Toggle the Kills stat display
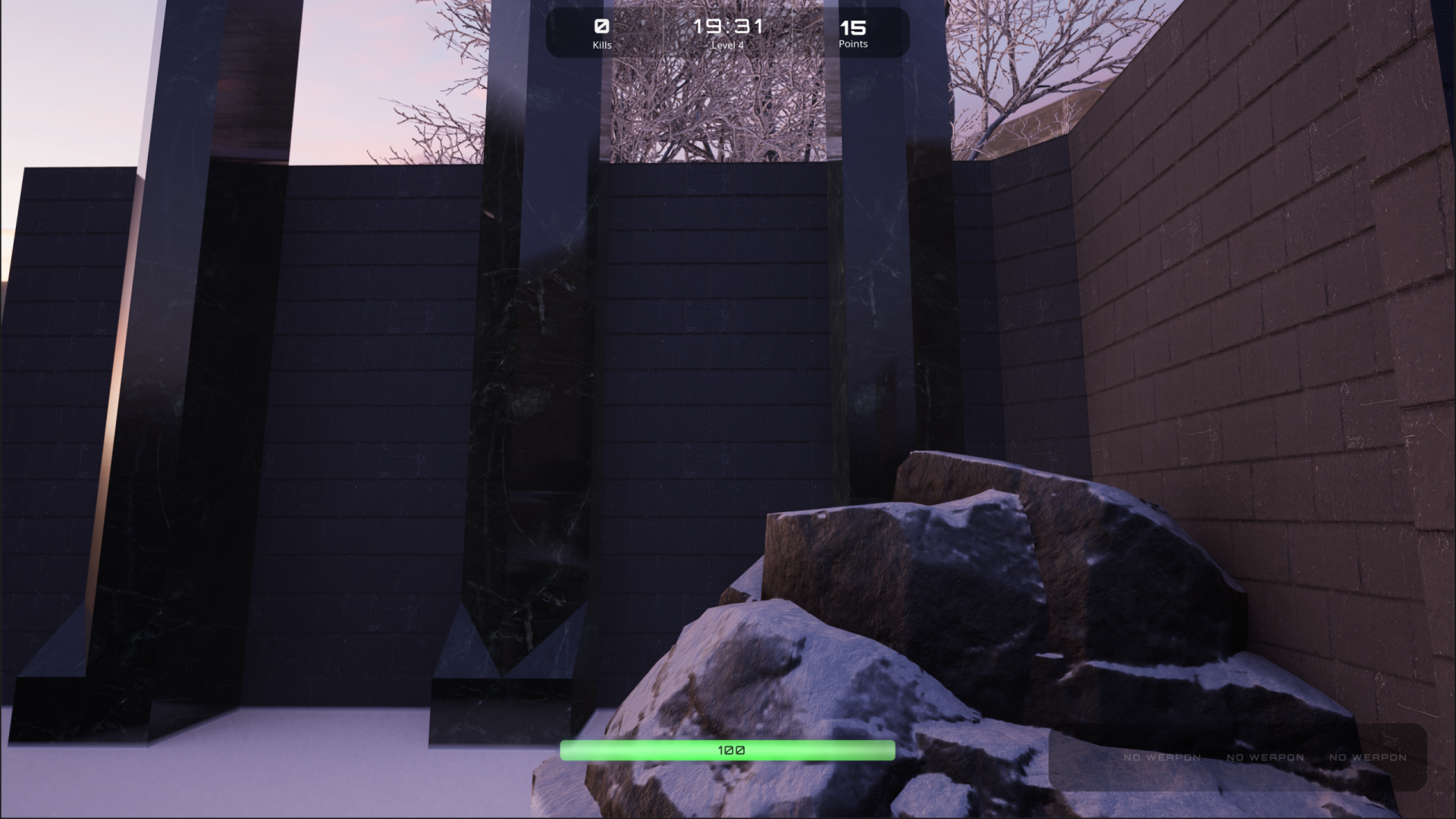 (601, 34)
